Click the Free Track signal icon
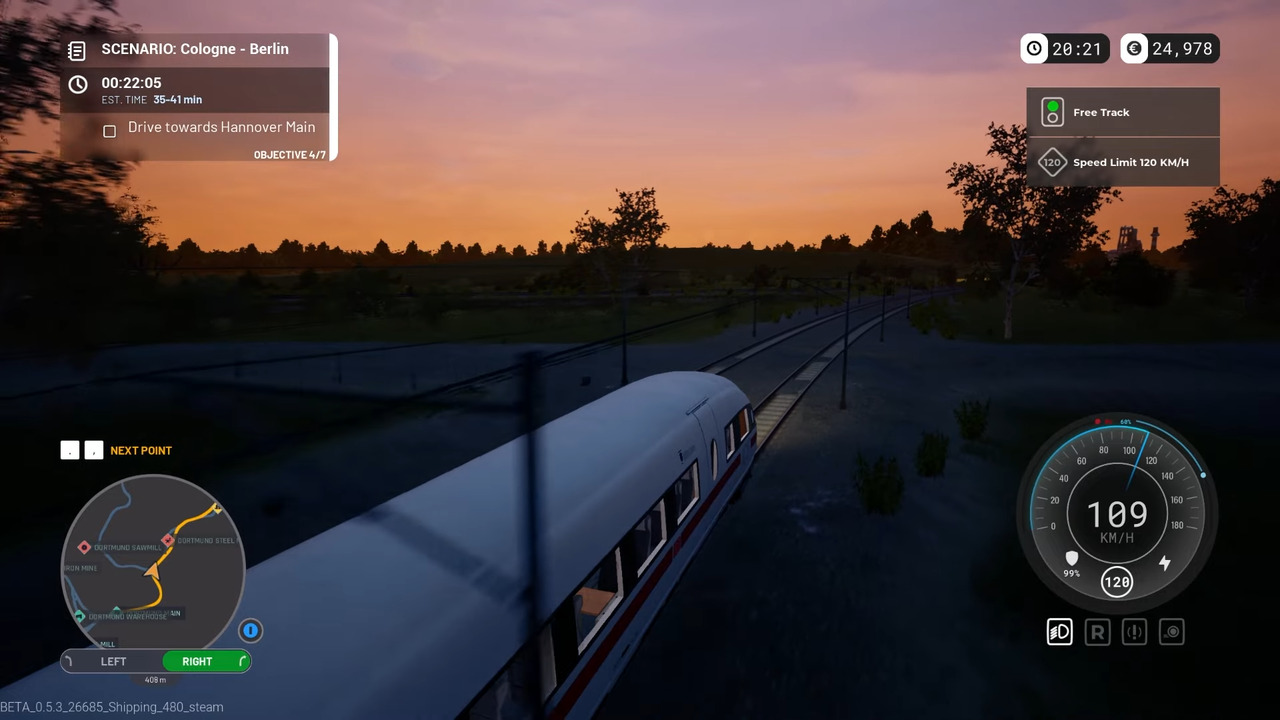Screen dimensions: 1280x720 (1052, 112)
